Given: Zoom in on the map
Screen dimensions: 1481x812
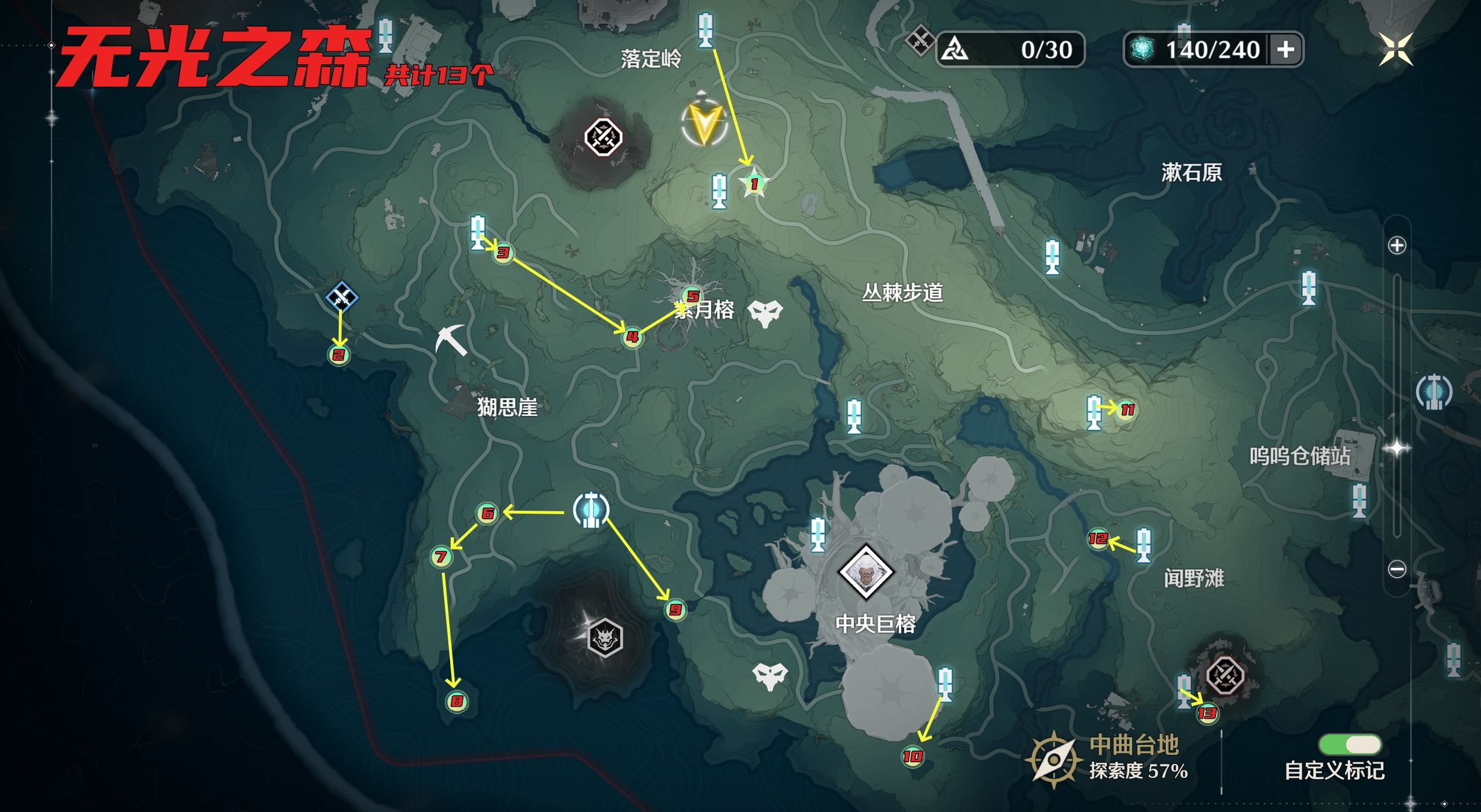Looking at the screenshot, I should (x=1397, y=245).
